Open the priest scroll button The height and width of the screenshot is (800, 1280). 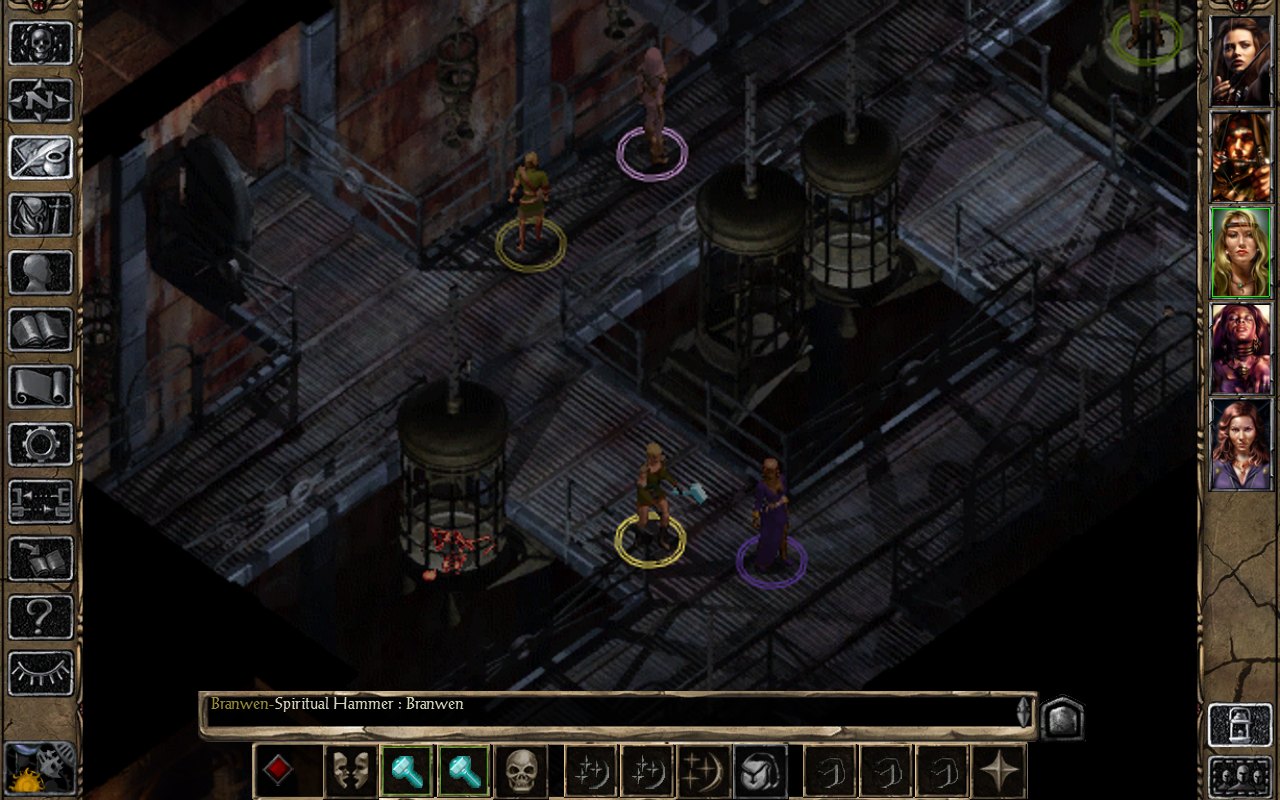41,387
